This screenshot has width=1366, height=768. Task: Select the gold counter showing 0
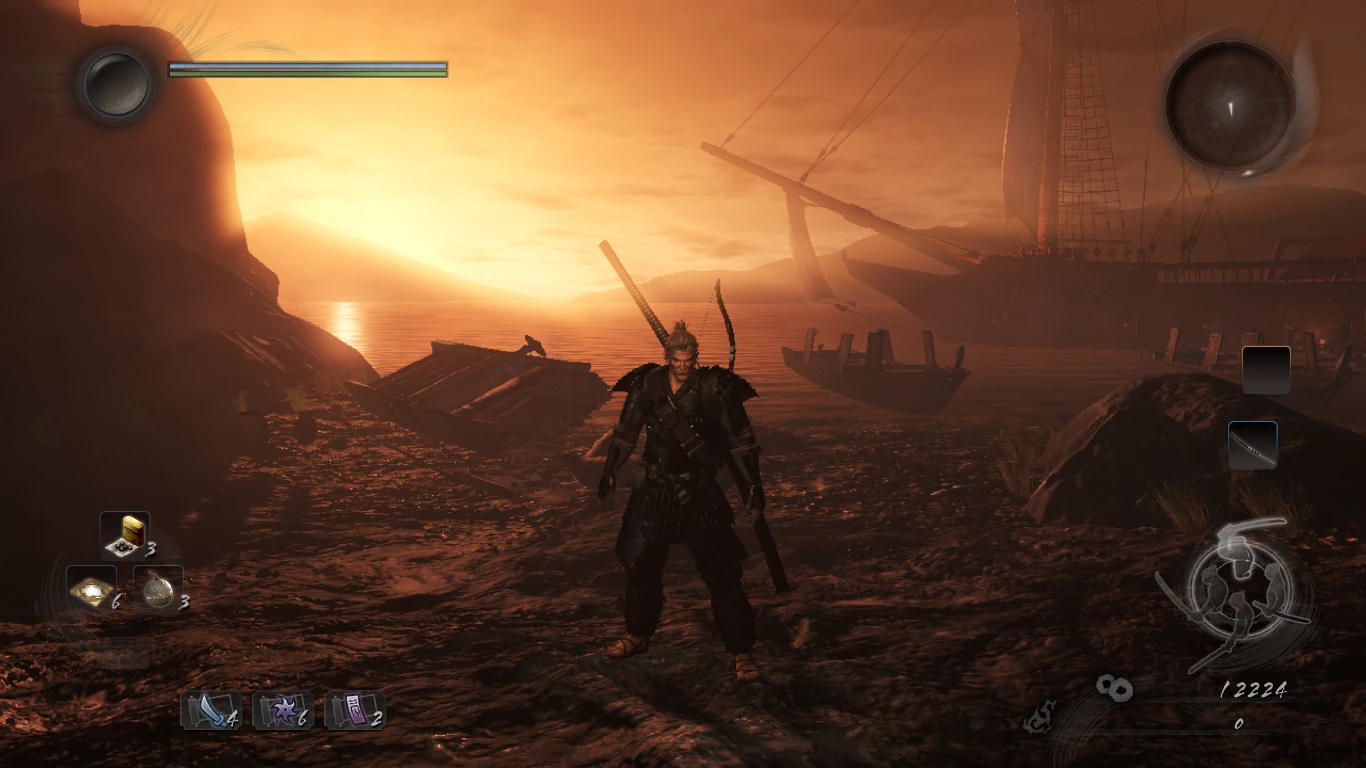(1238, 722)
